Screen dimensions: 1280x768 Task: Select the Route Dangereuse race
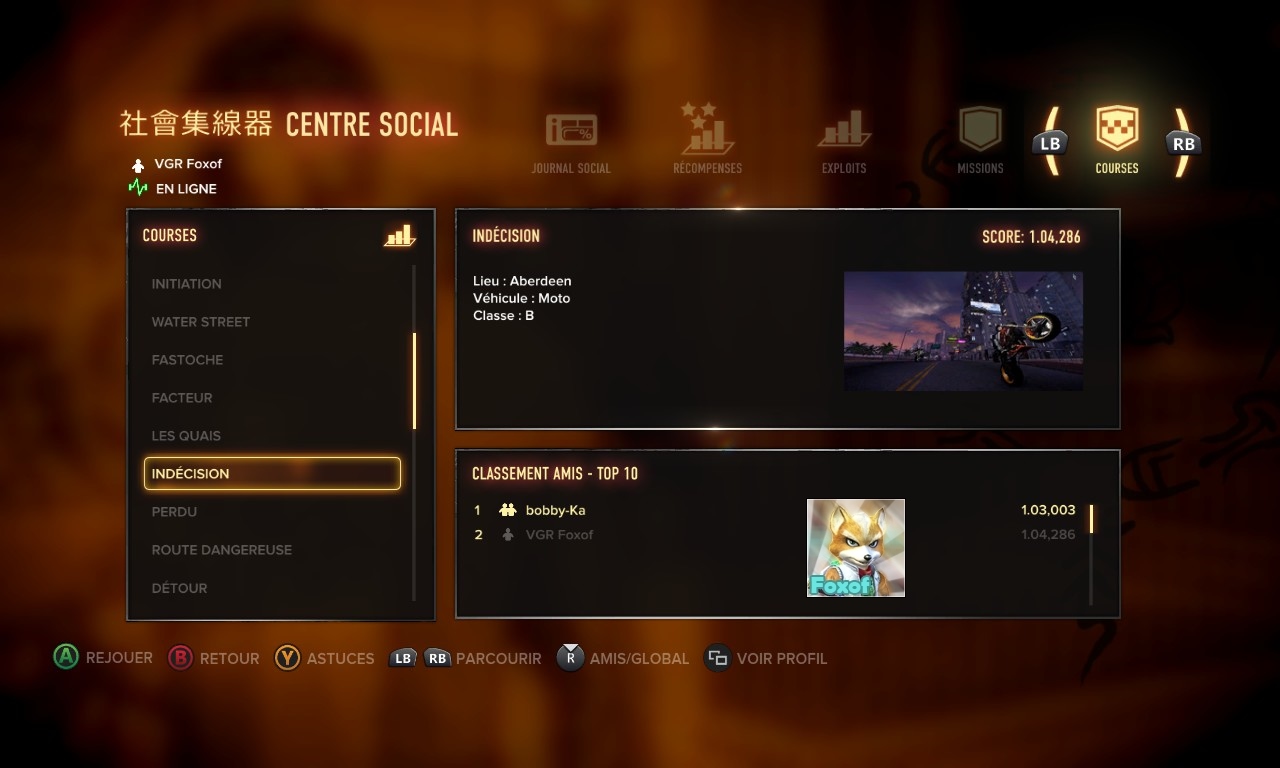click(222, 550)
